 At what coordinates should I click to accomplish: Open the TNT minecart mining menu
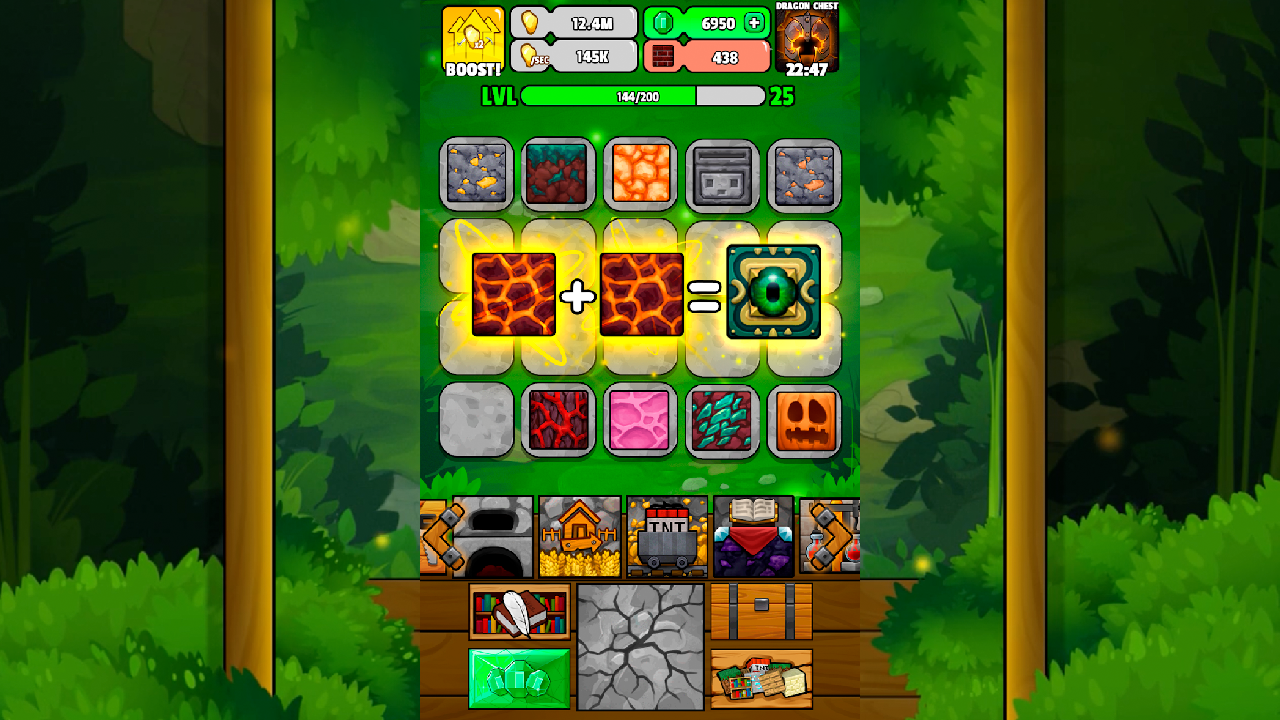pos(668,537)
